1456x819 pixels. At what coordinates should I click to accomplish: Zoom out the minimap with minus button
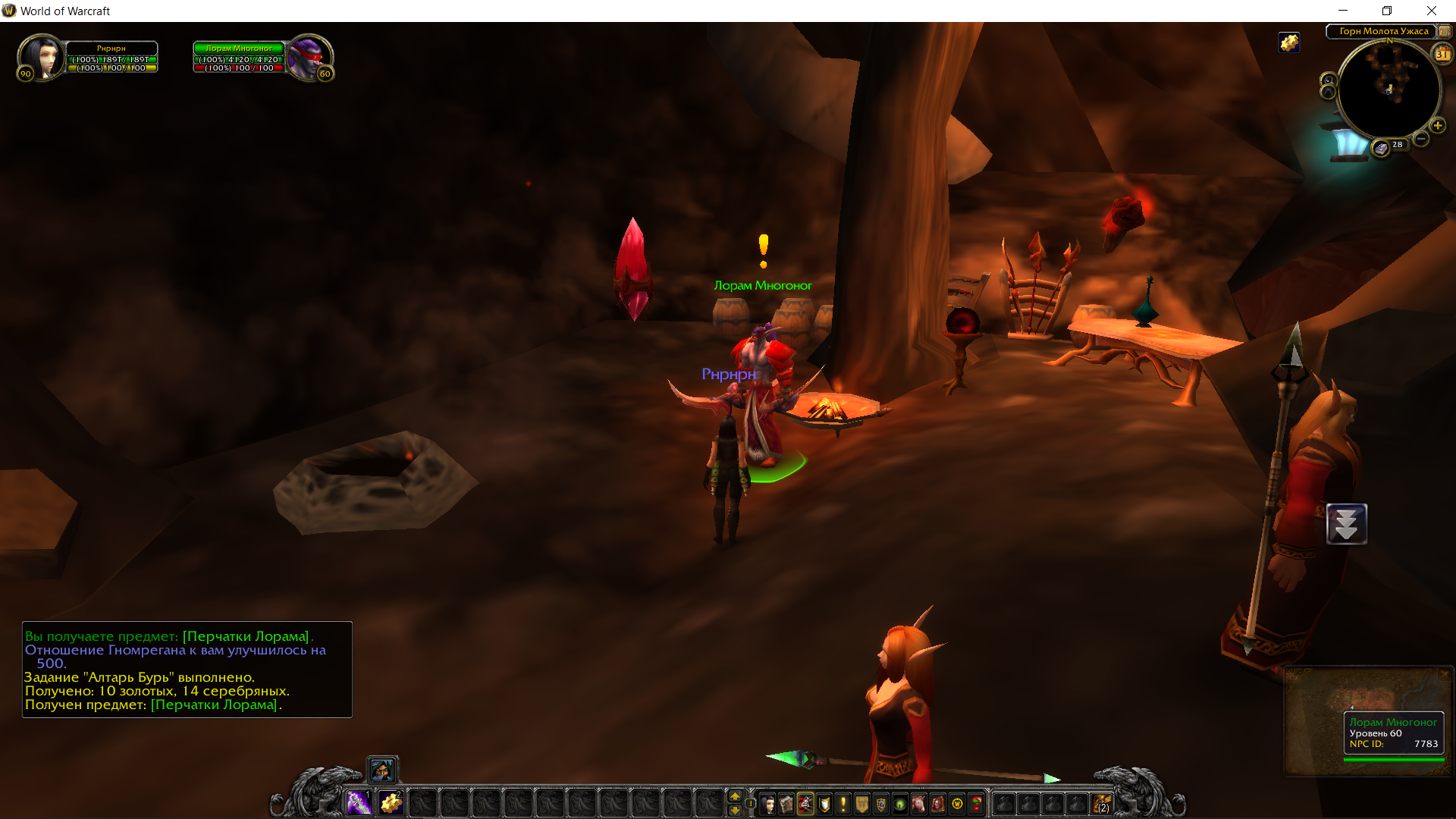1421,139
